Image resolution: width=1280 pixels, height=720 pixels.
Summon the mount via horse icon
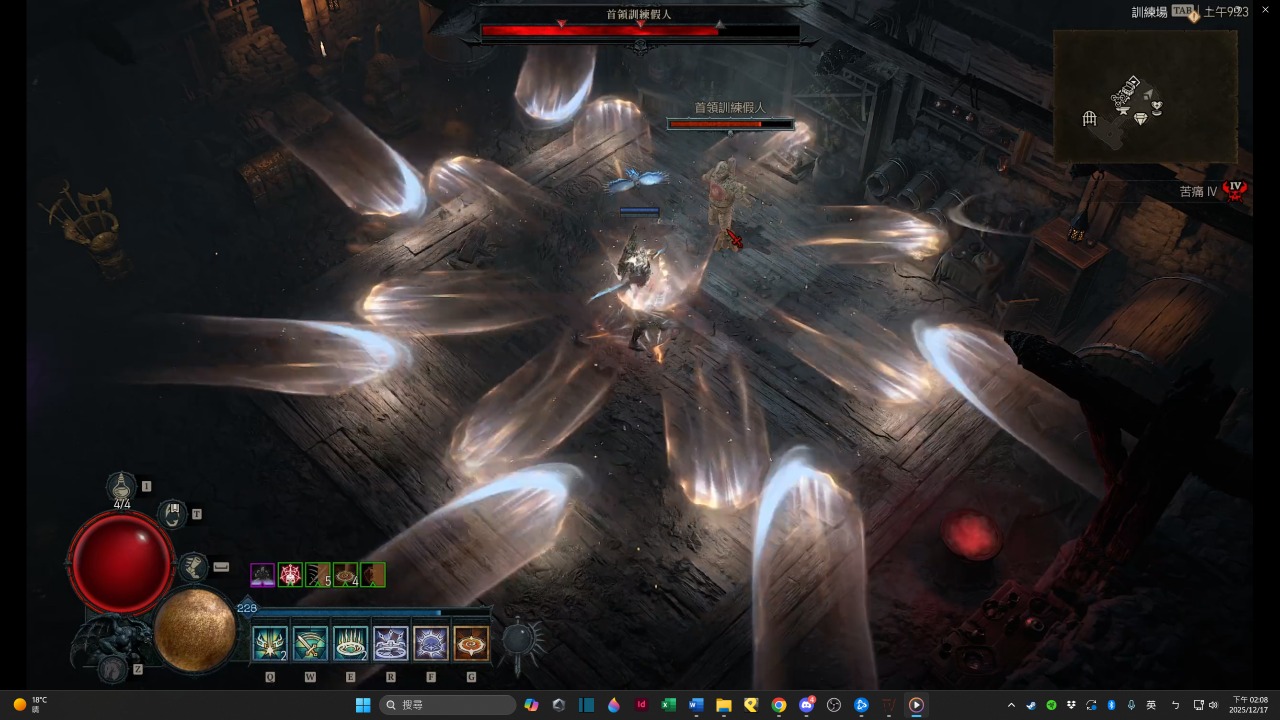coord(113,669)
